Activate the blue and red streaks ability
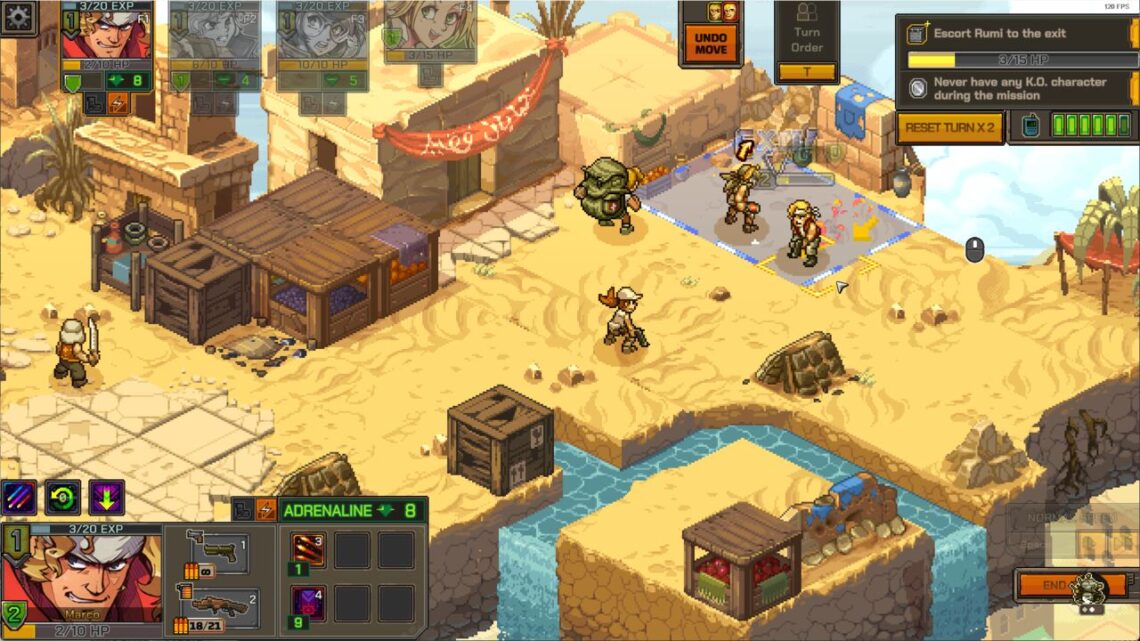Image resolution: width=1140 pixels, height=641 pixels. (x=19, y=497)
